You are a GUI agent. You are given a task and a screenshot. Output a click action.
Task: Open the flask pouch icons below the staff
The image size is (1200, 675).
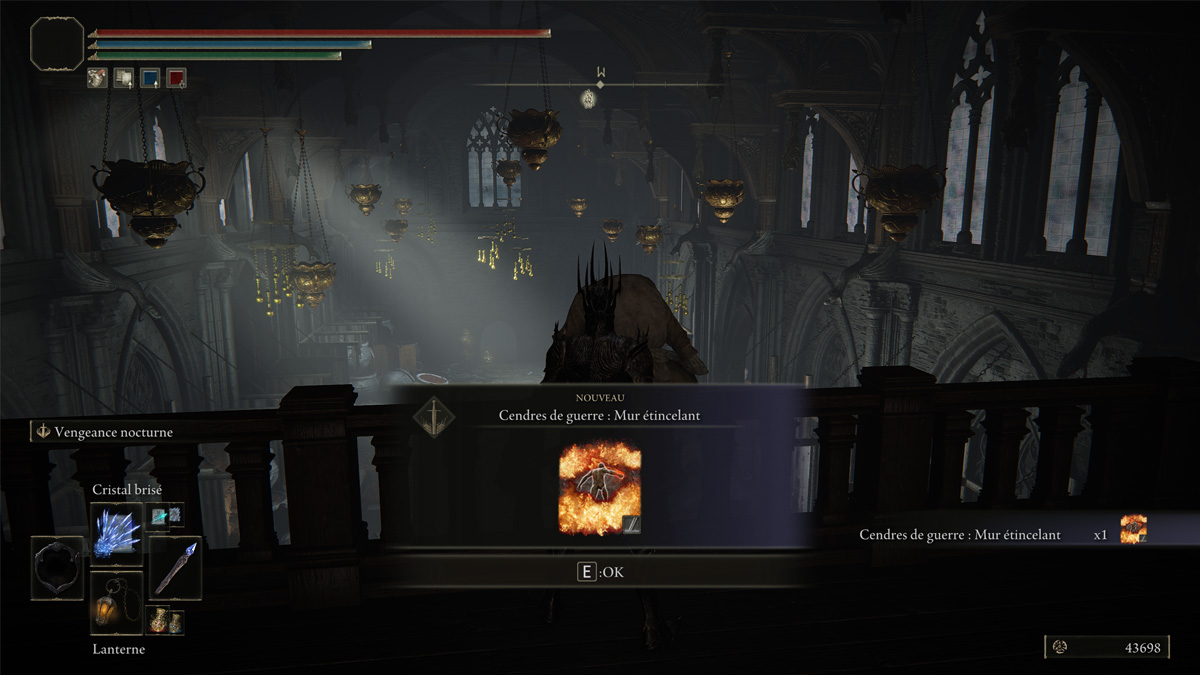pos(166,621)
